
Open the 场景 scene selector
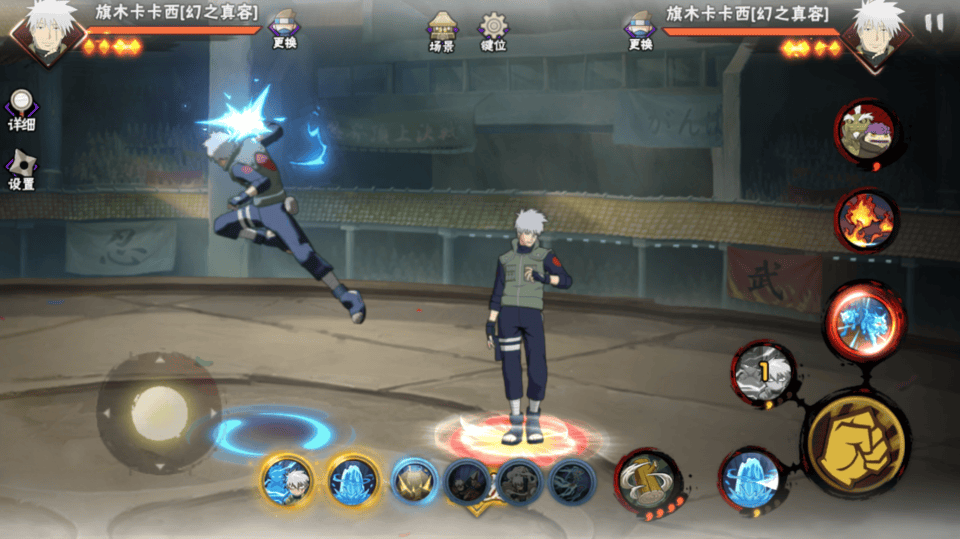[443, 31]
